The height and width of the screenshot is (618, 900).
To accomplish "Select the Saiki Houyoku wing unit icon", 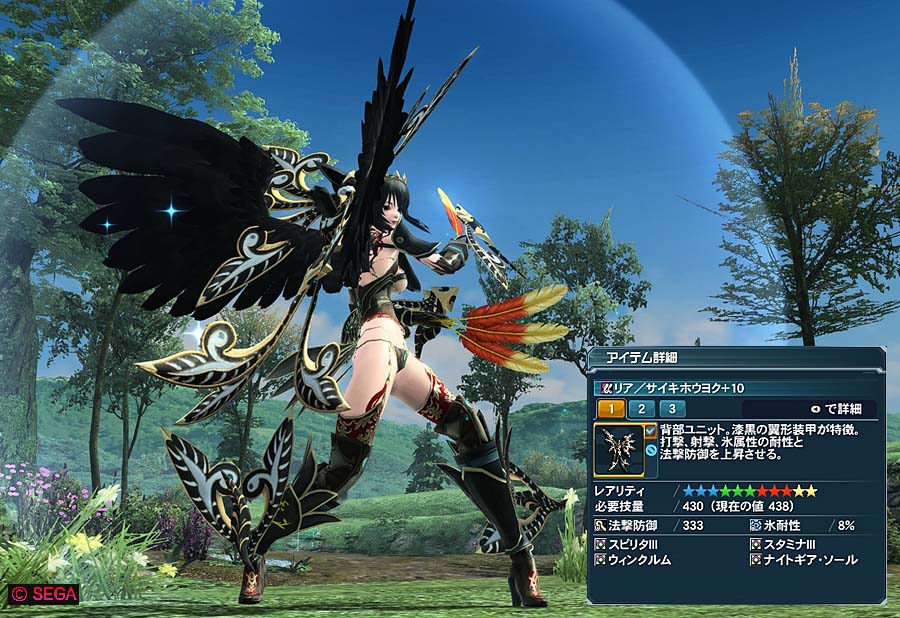I will [618, 450].
